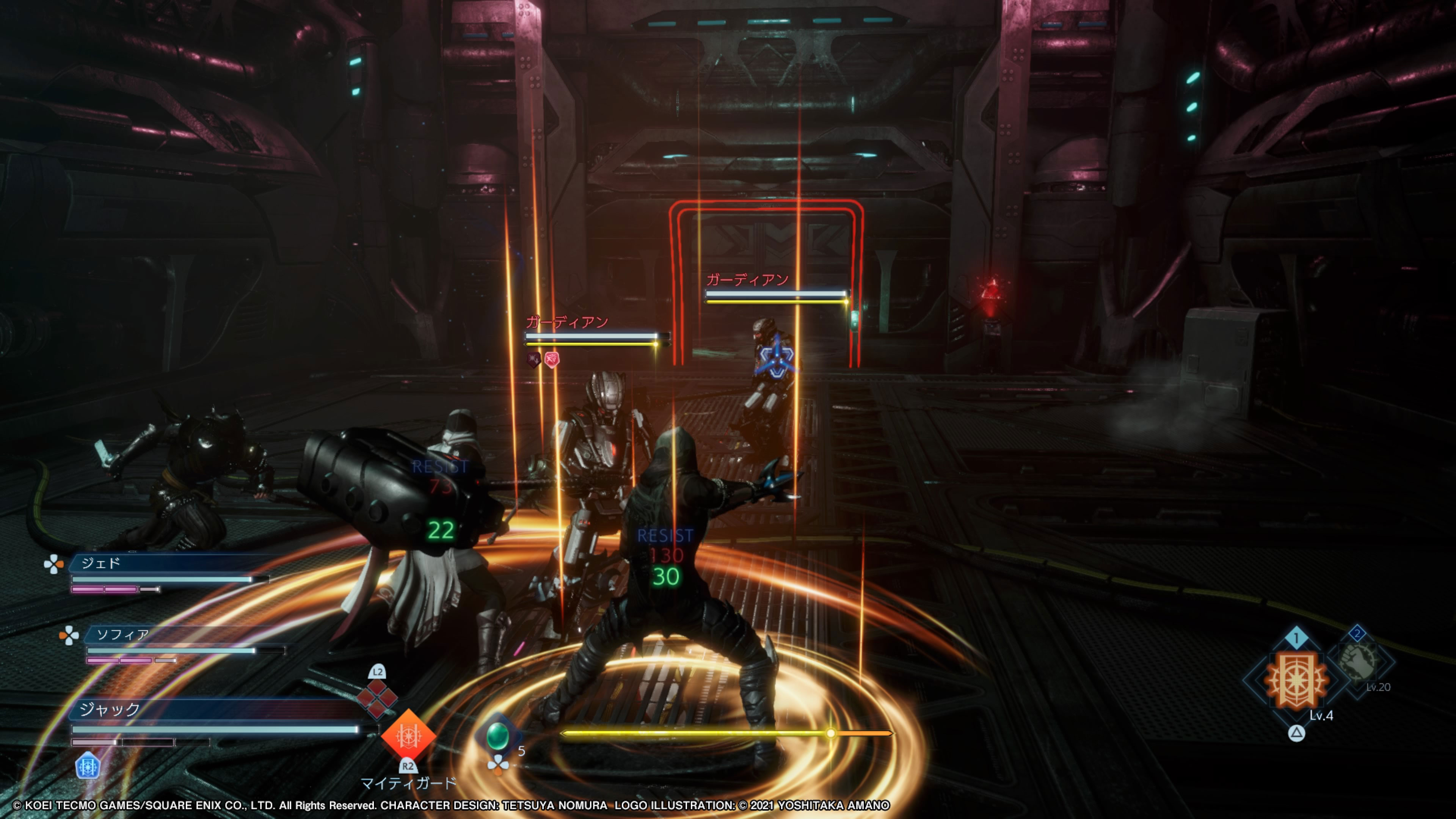Inspect the pink debuff icon on ガーディアン
Screen dimensions: 1456x819
(552, 359)
